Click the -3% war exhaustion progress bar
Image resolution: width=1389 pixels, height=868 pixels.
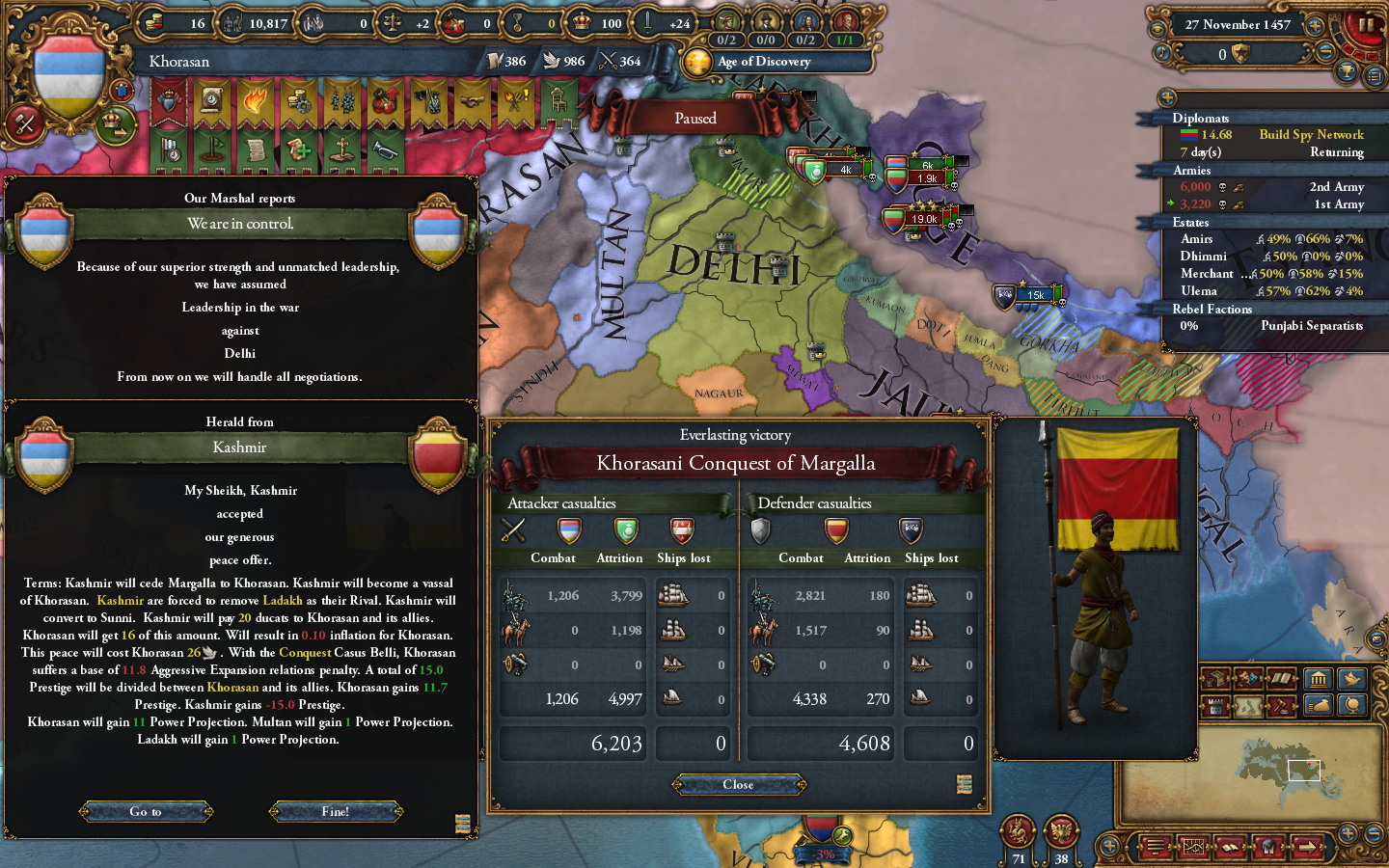coord(822,854)
